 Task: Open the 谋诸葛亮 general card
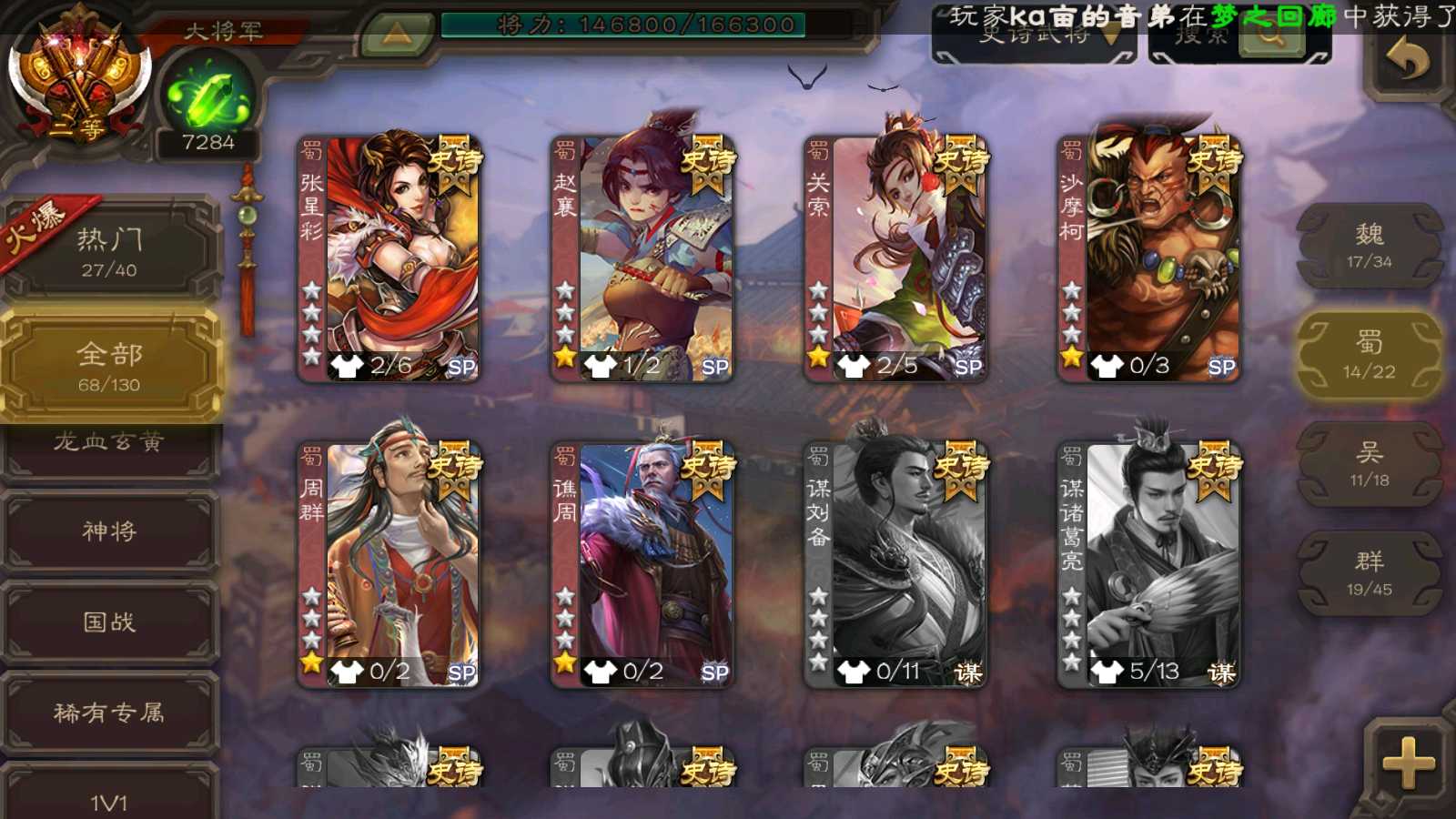pyautogui.click(x=1148, y=564)
